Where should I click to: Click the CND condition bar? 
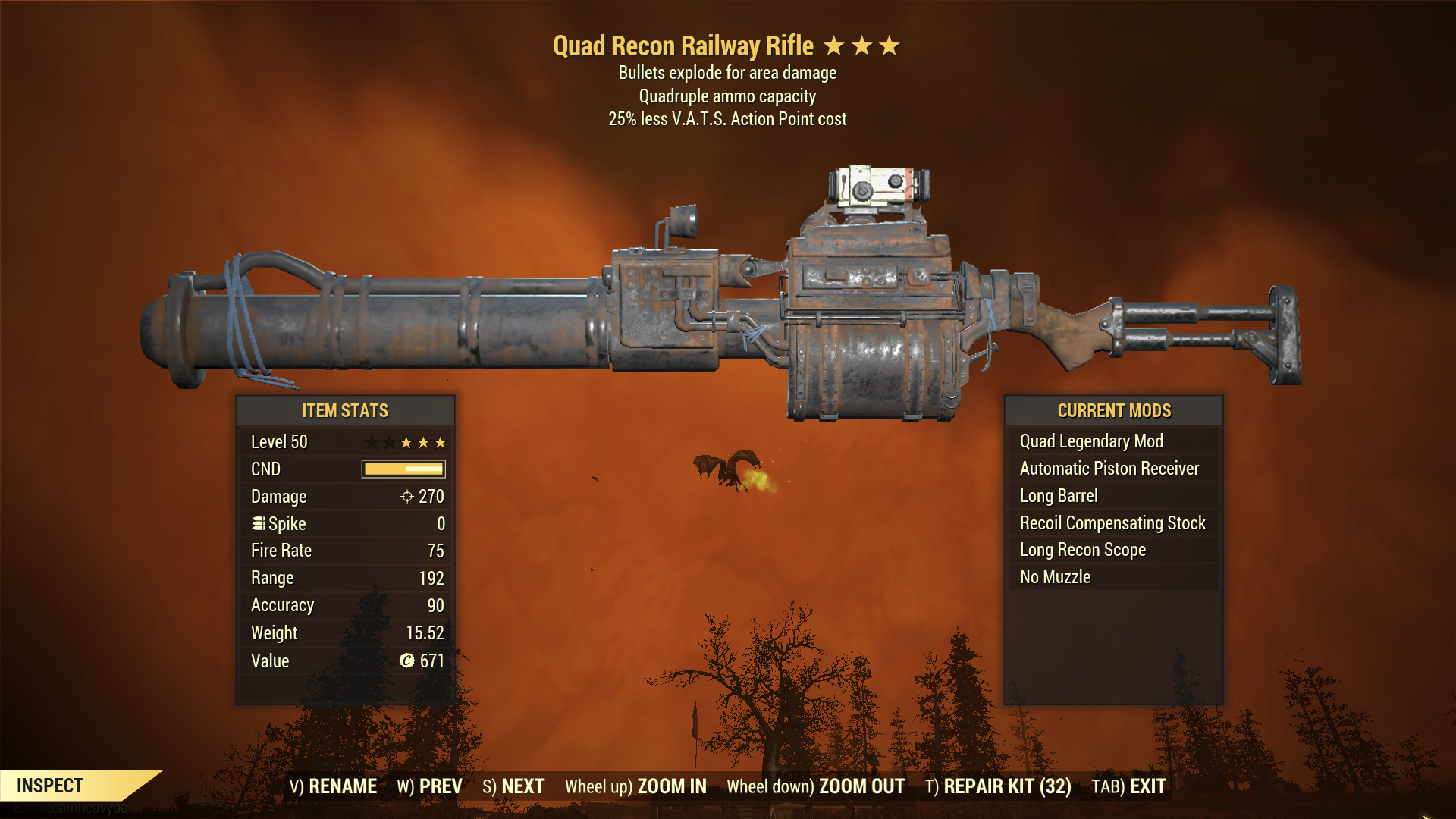point(402,469)
